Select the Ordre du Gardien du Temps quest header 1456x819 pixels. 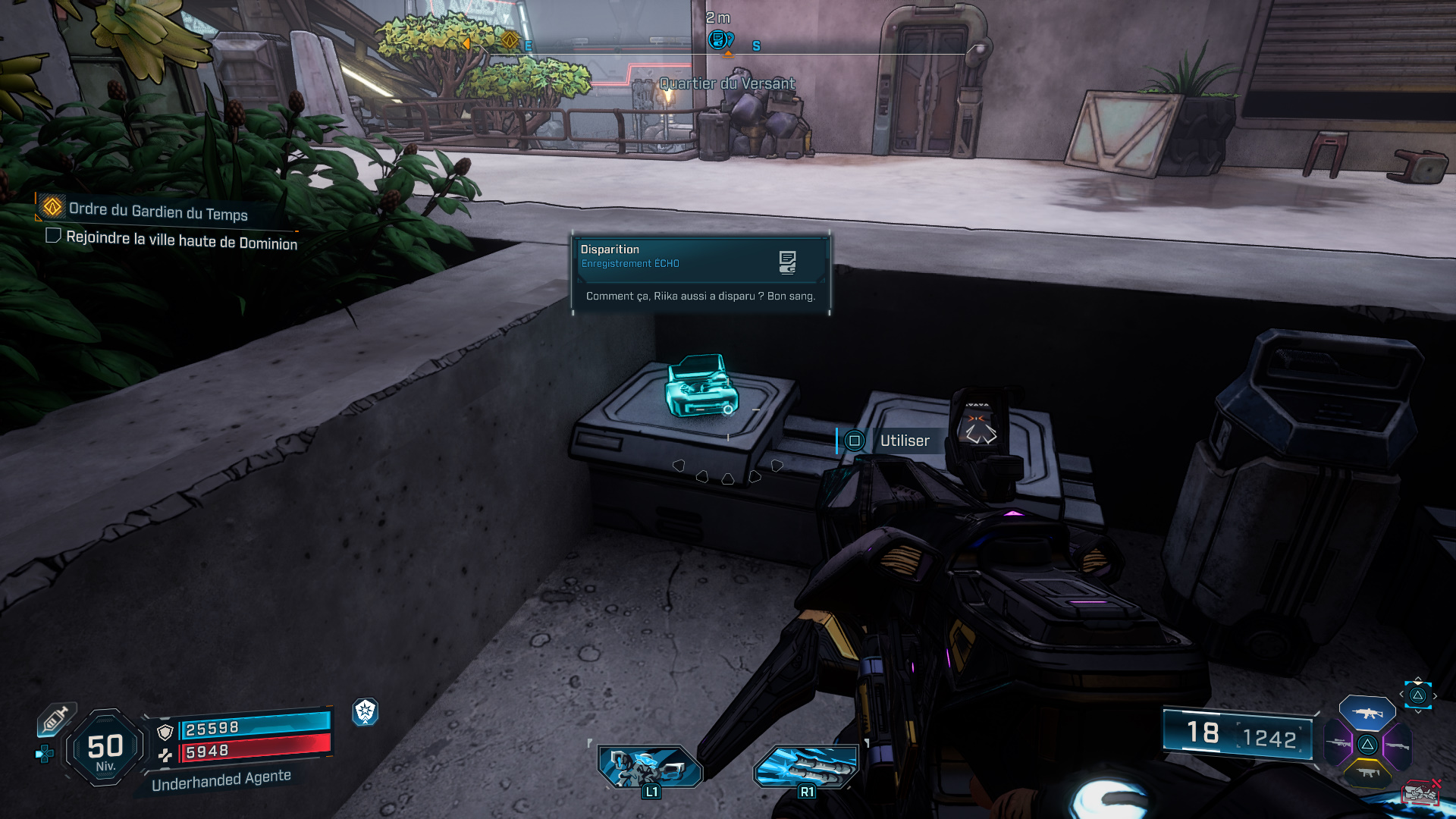[158, 215]
